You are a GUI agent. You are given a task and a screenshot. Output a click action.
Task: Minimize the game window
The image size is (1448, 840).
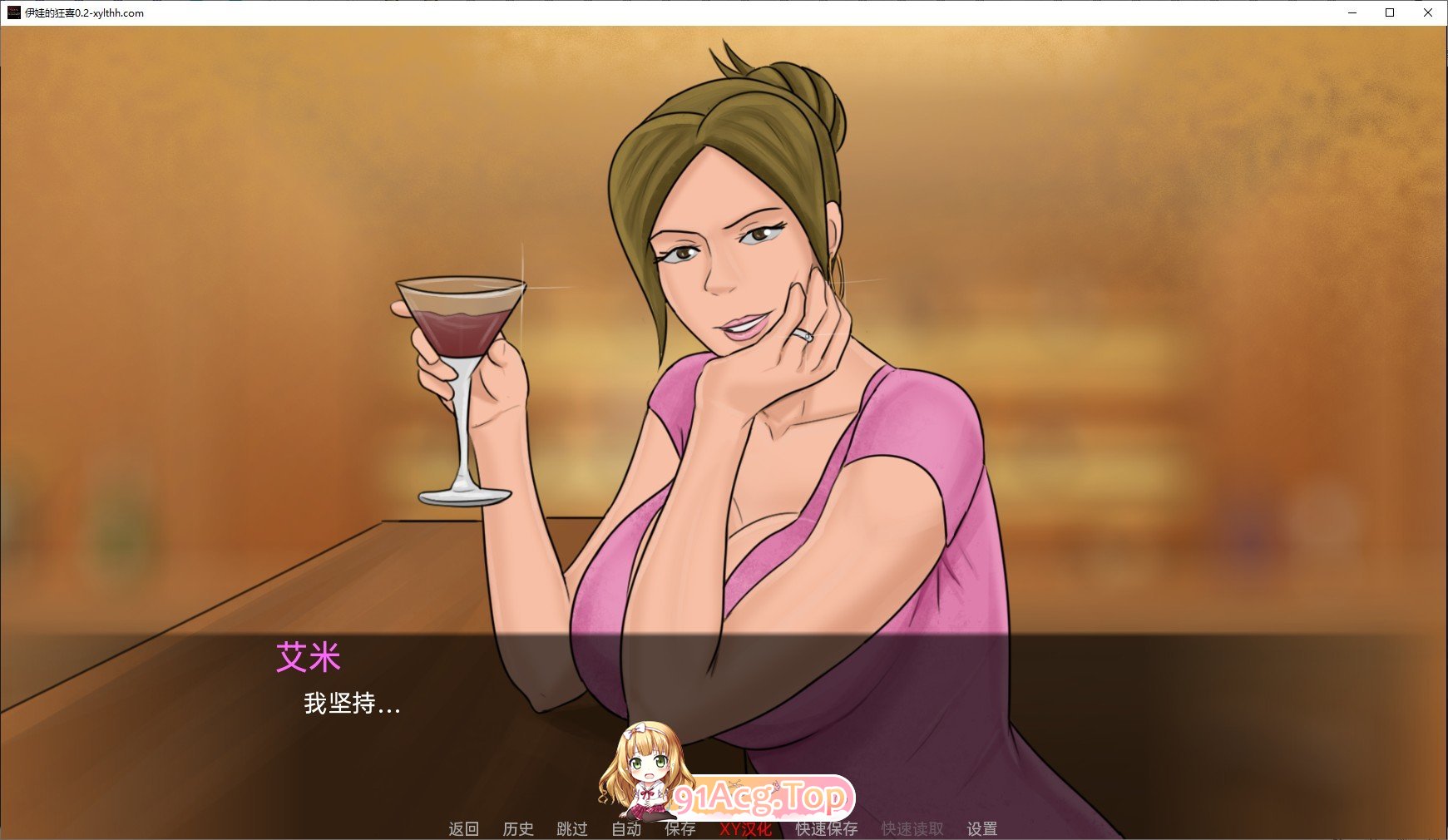coord(1352,13)
